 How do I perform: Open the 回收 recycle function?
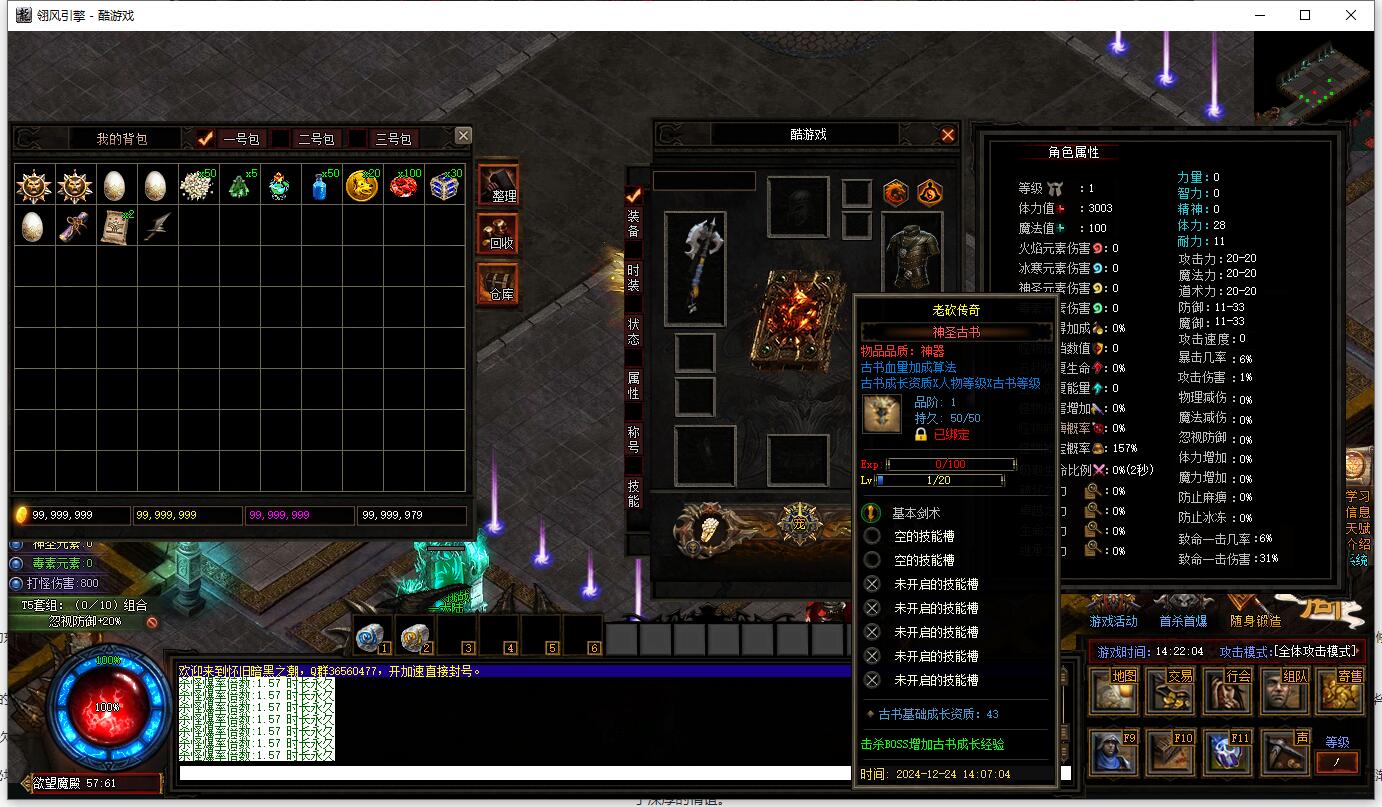[498, 235]
